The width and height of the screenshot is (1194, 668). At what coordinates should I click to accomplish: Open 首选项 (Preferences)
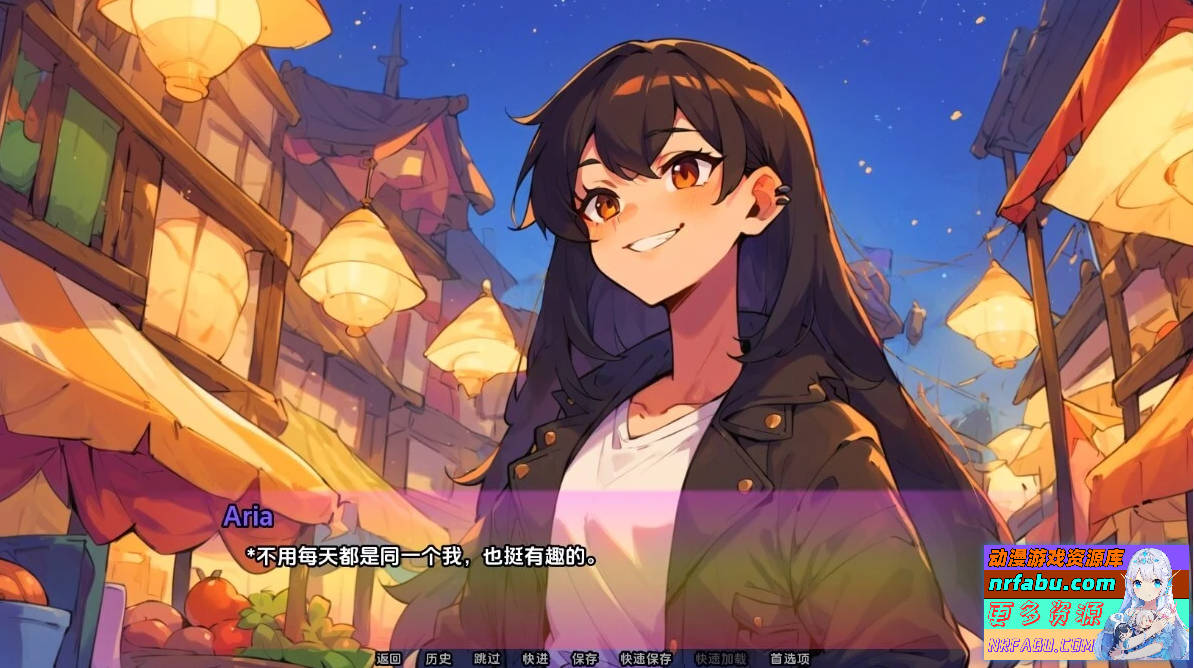pyautogui.click(x=789, y=659)
